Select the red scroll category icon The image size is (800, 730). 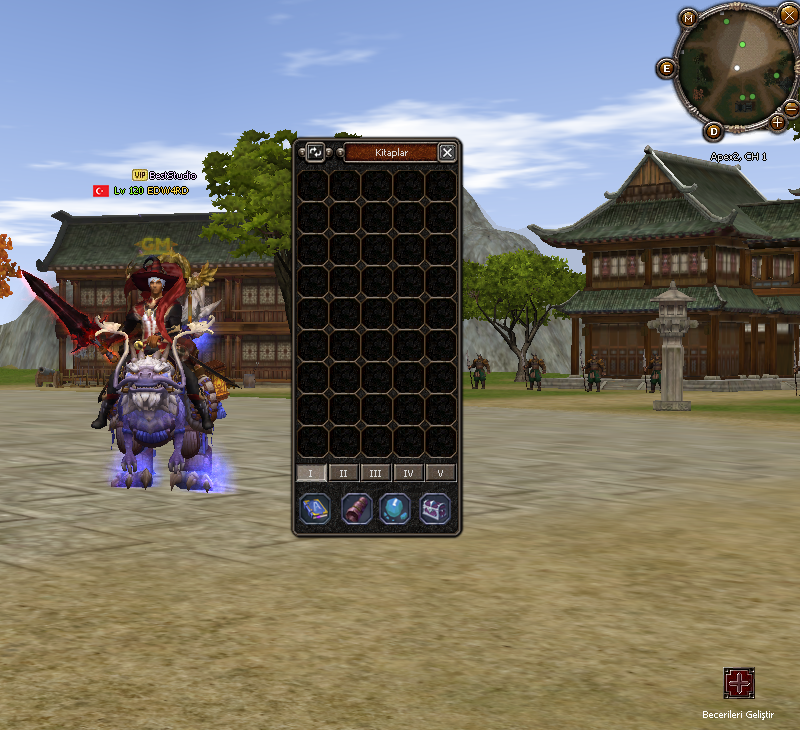[x=356, y=509]
